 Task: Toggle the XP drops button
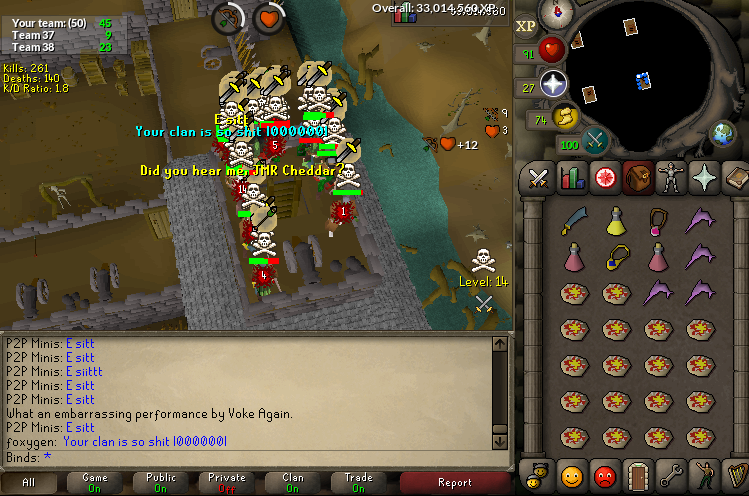(526, 27)
